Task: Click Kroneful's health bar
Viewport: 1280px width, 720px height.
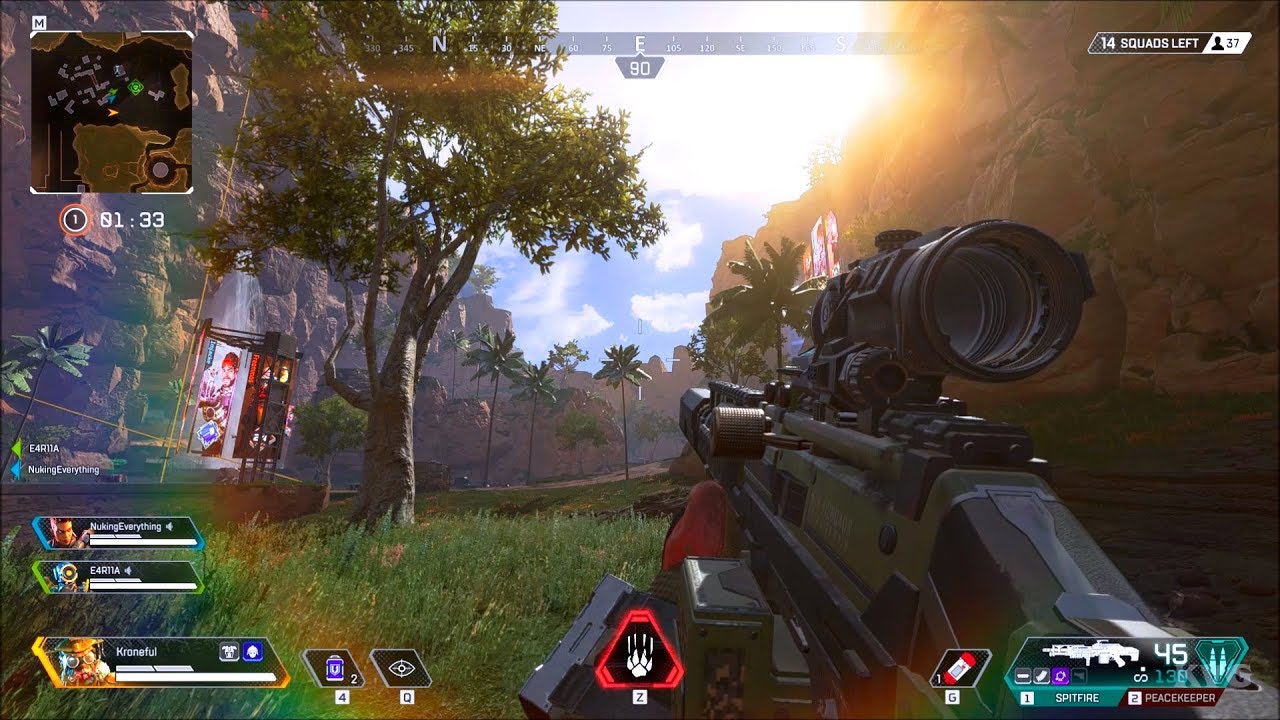Action: (194, 677)
